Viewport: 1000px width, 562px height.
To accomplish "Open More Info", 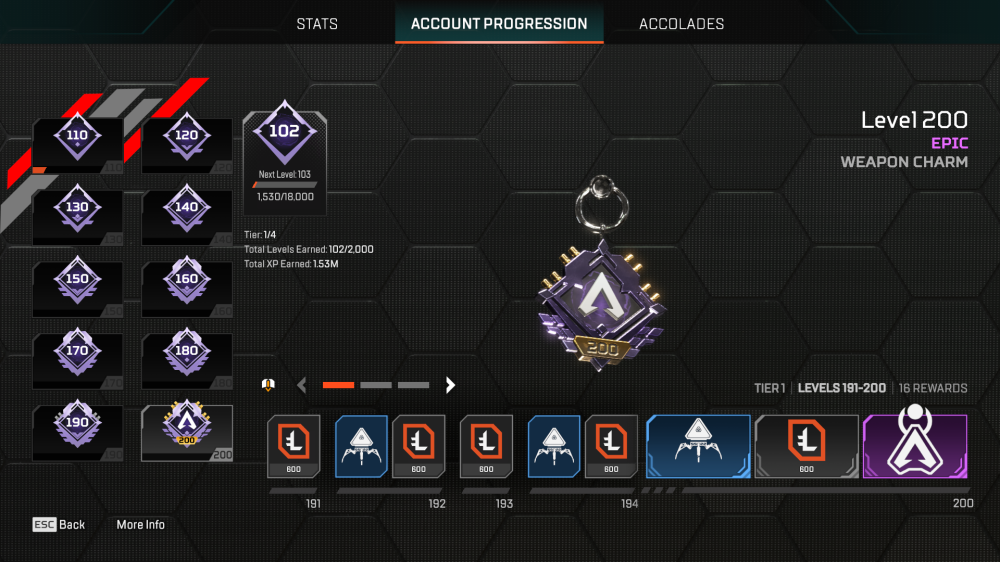I will click(x=140, y=525).
